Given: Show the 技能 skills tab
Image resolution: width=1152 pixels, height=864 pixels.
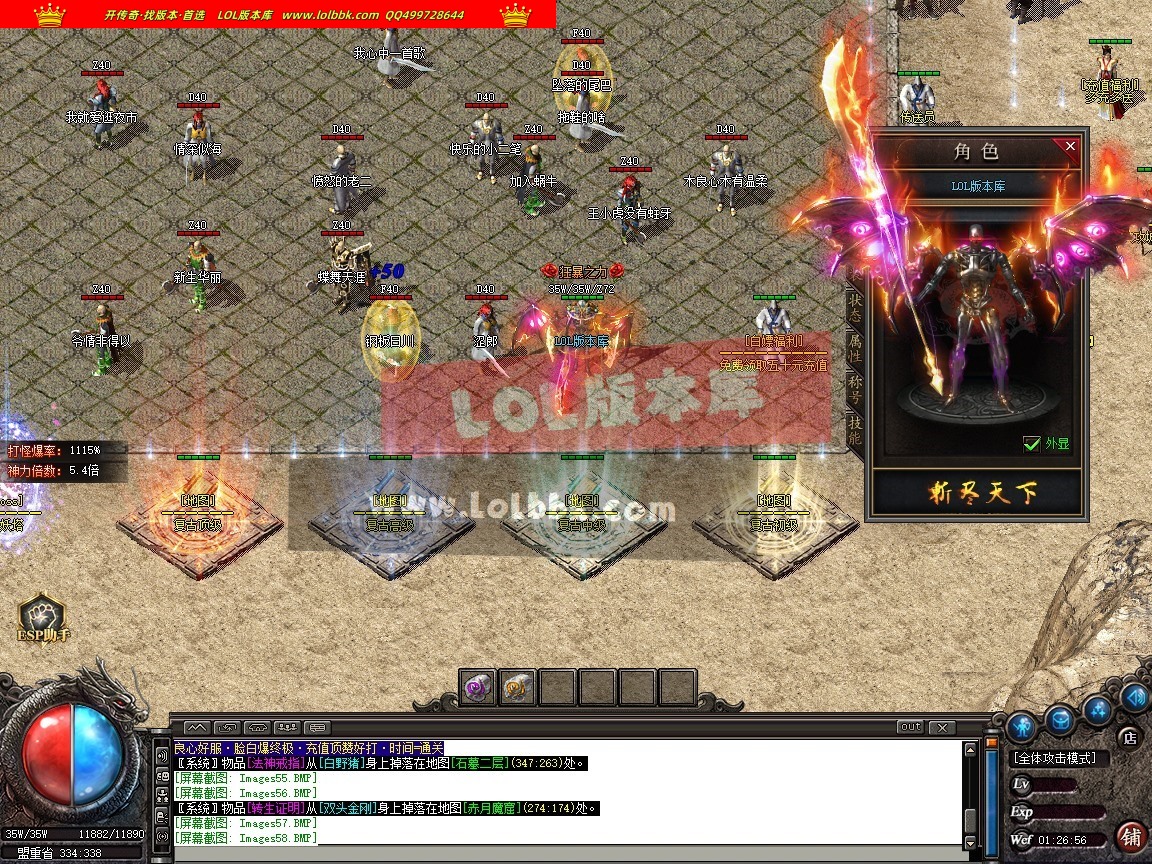Looking at the screenshot, I should [x=855, y=430].
